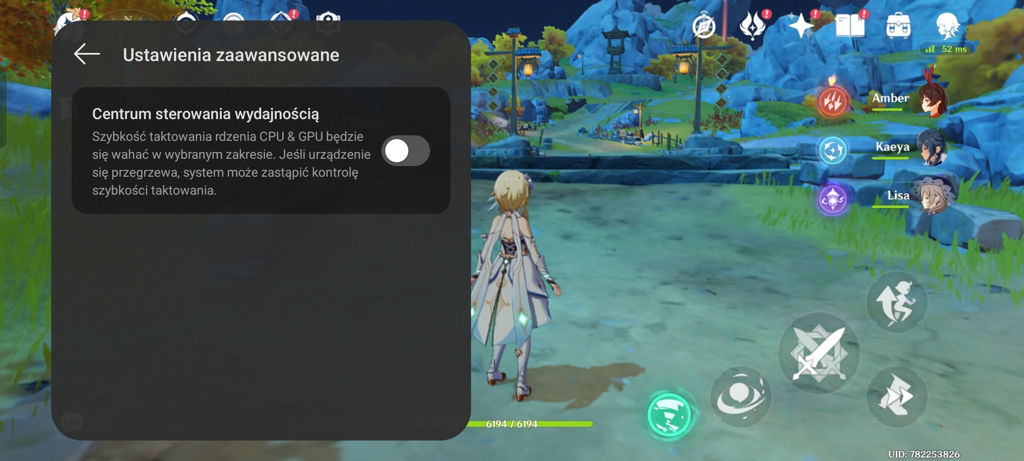Viewport: 1024px width, 461px height.
Task: Tap the jump button
Action: (x=896, y=300)
